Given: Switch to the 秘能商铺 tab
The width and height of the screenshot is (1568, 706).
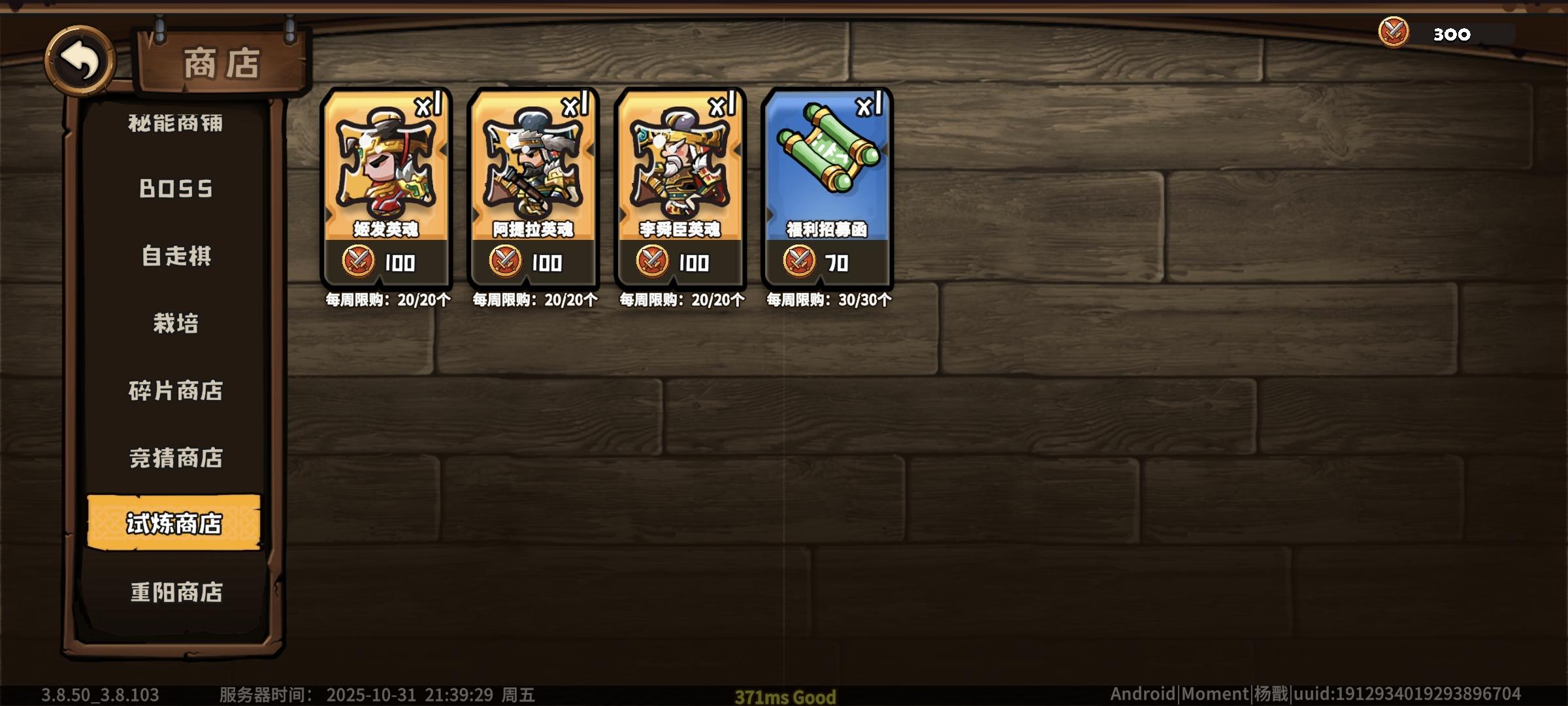Looking at the screenshot, I should click(x=174, y=124).
